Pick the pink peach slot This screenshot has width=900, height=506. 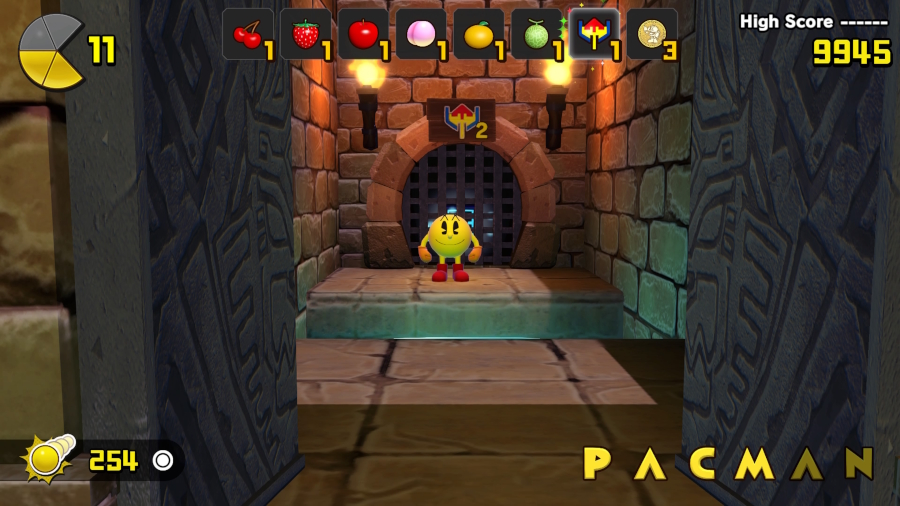click(421, 35)
